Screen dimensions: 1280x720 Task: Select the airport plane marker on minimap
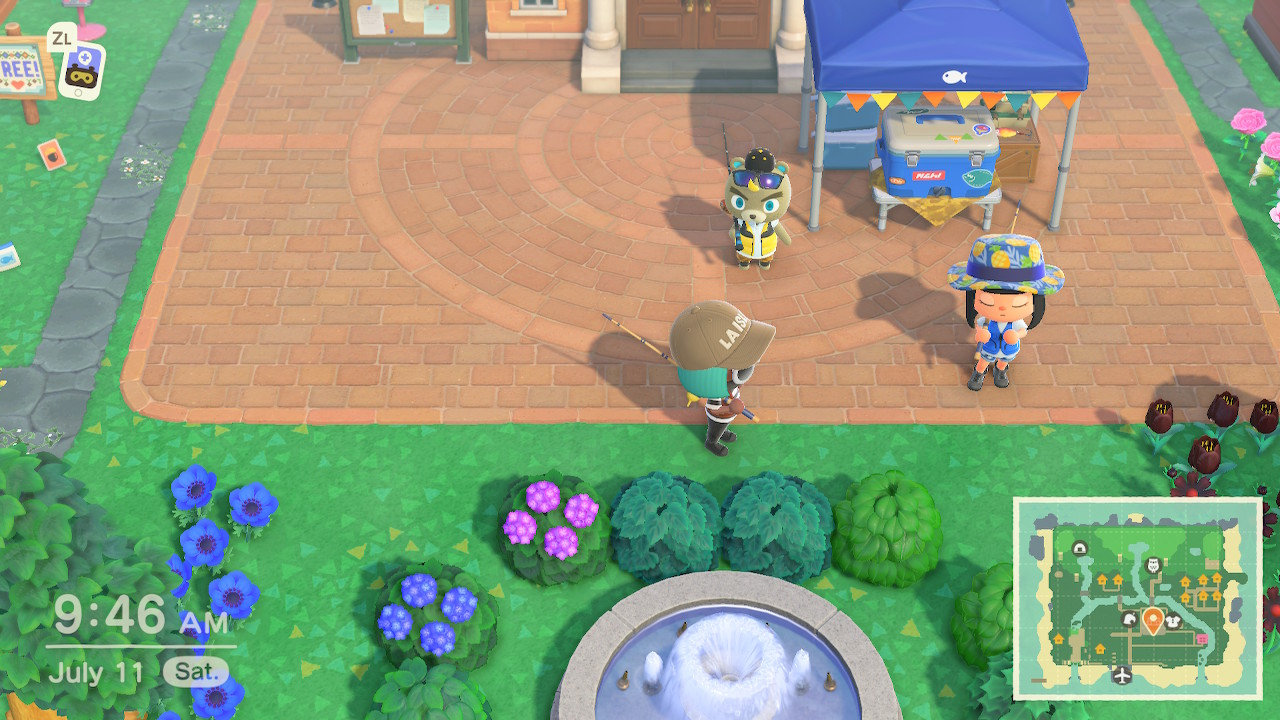(1121, 675)
